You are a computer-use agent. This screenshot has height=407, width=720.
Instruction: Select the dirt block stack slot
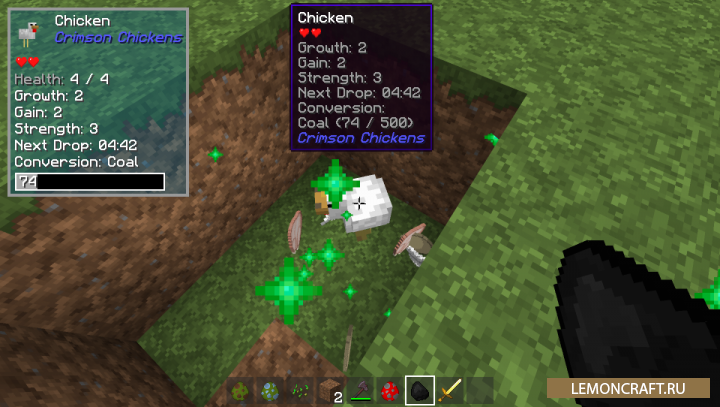(x=330, y=391)
